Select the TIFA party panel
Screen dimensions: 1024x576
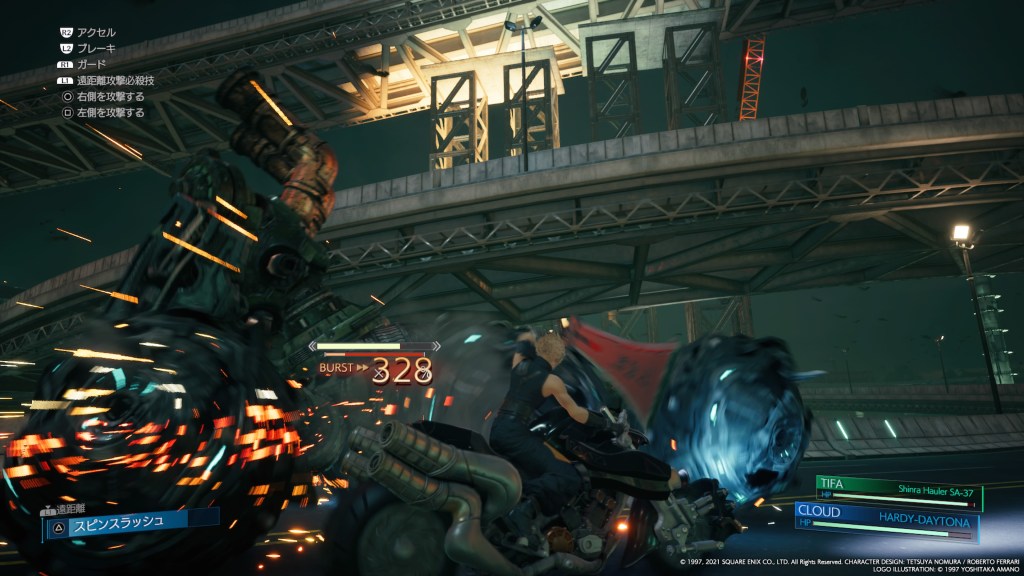coord(898,493)
